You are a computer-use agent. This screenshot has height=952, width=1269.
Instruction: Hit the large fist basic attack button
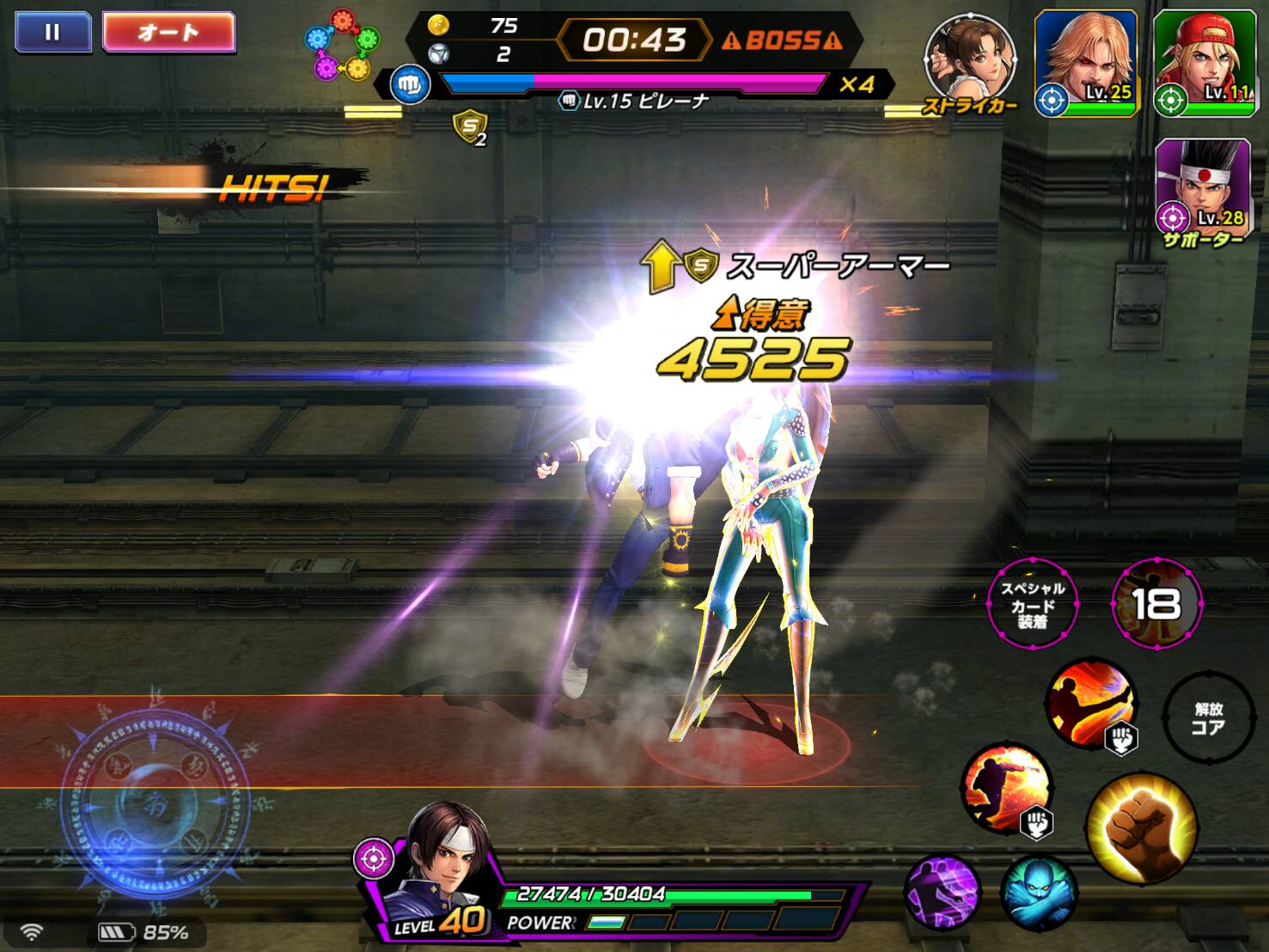[x=1141, y=827]
